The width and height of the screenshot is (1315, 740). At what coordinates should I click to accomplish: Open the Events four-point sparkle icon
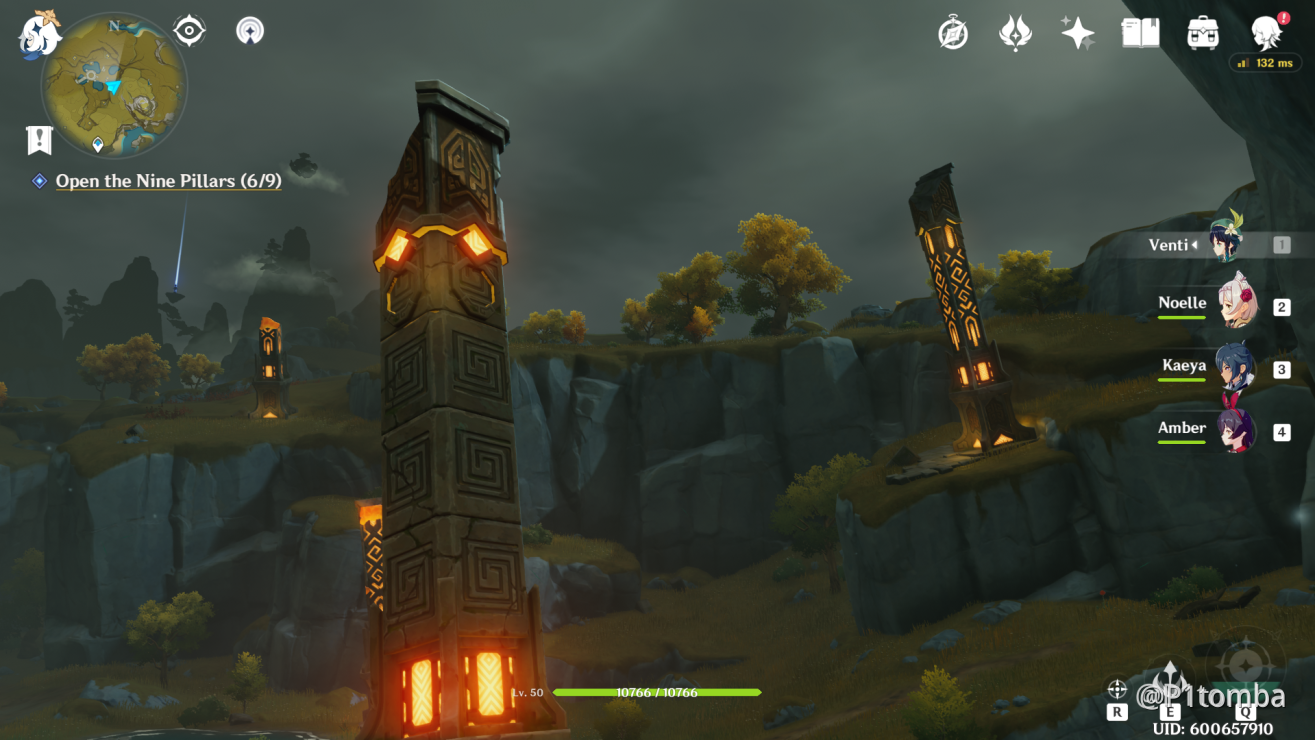click(1078, 33)
